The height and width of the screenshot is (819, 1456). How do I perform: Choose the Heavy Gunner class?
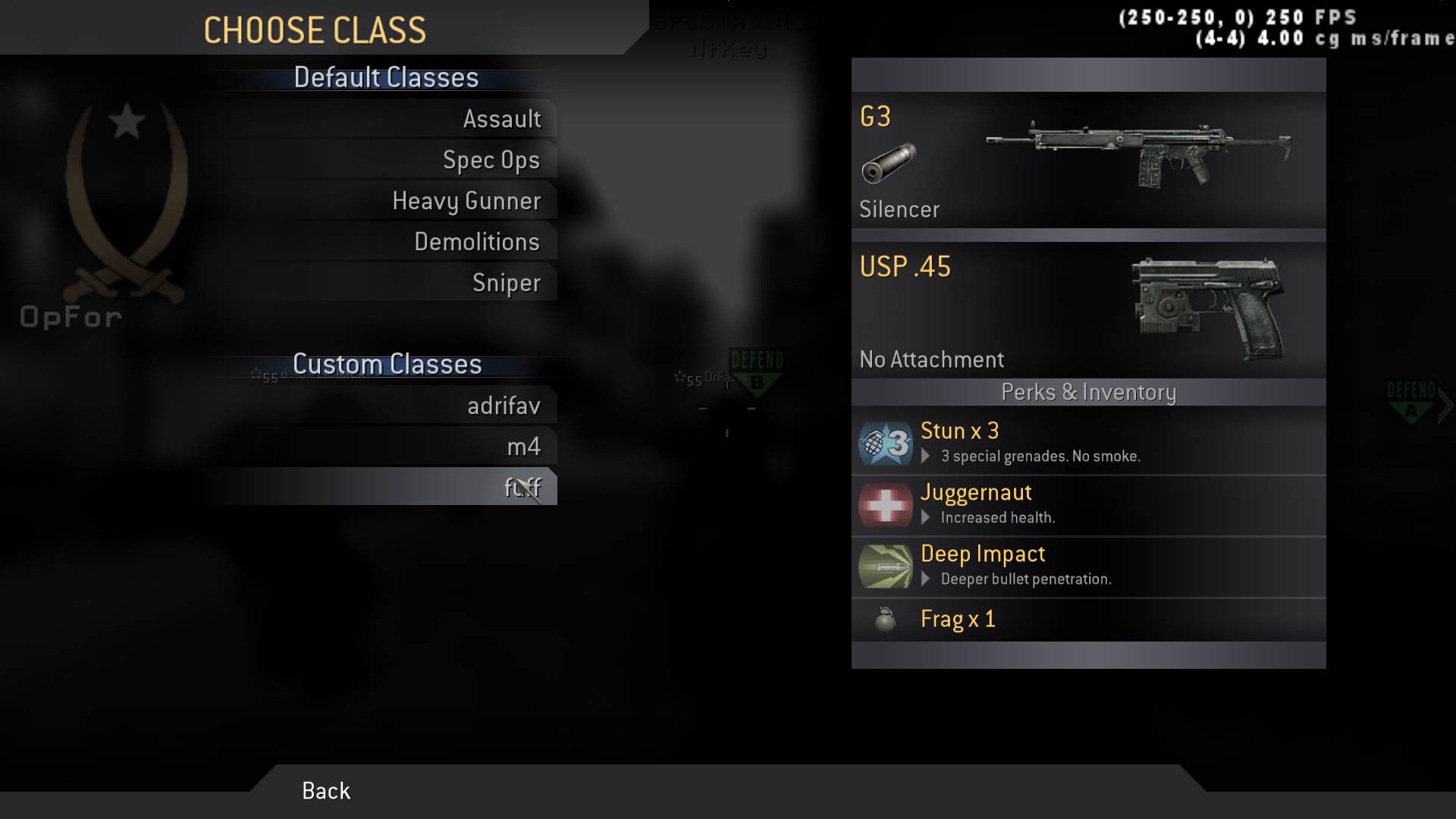[x=466, y=200]
